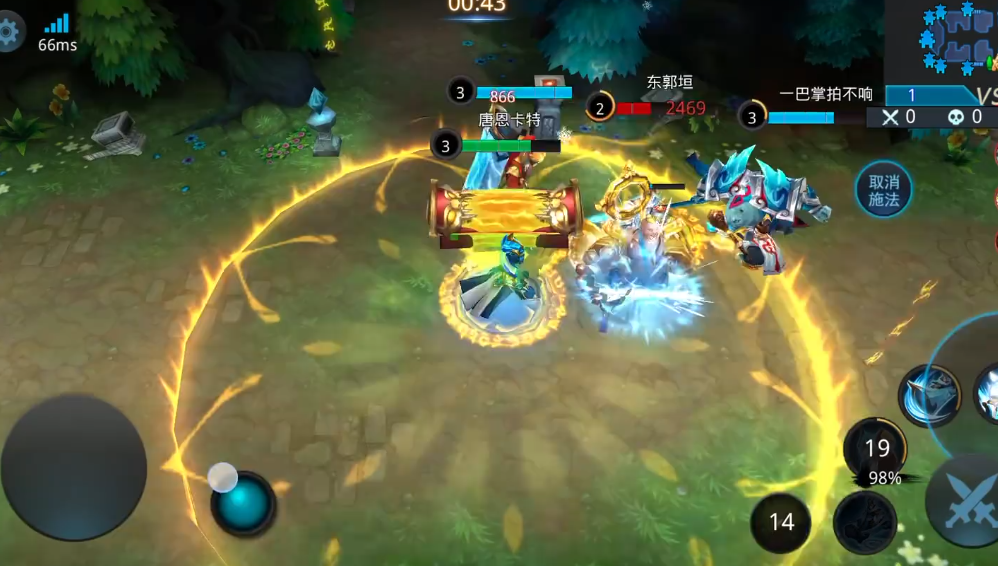This screenshot has height=566, width=998.
Task: Tap the skill showing 19 cooldown
Action: [x=876, y=448]
